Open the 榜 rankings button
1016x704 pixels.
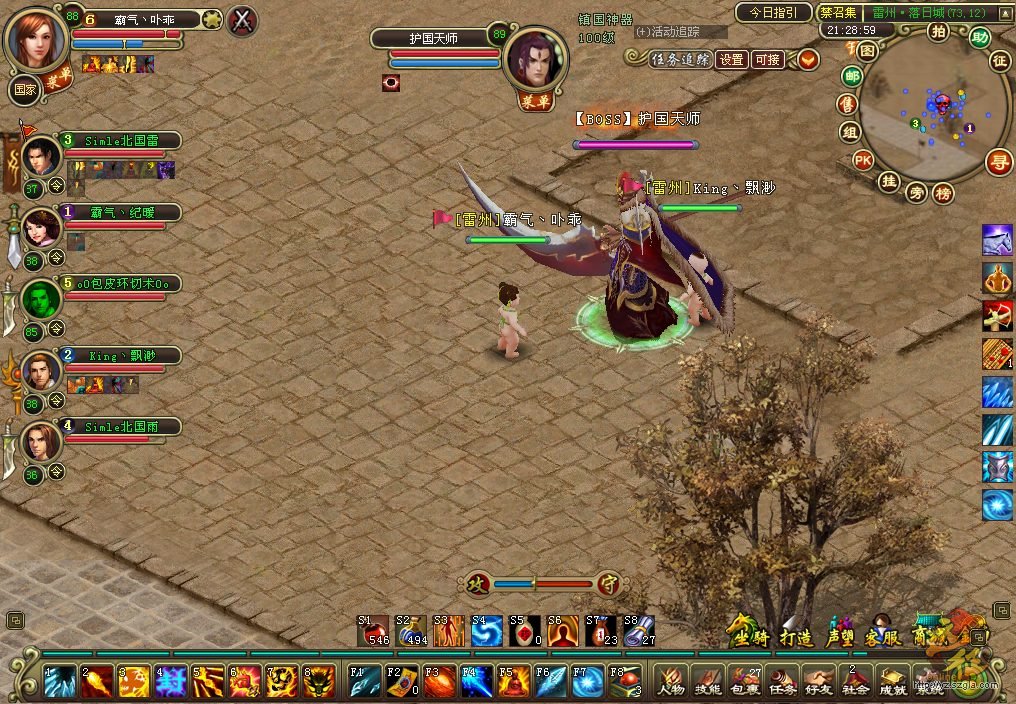pos(942,193)
